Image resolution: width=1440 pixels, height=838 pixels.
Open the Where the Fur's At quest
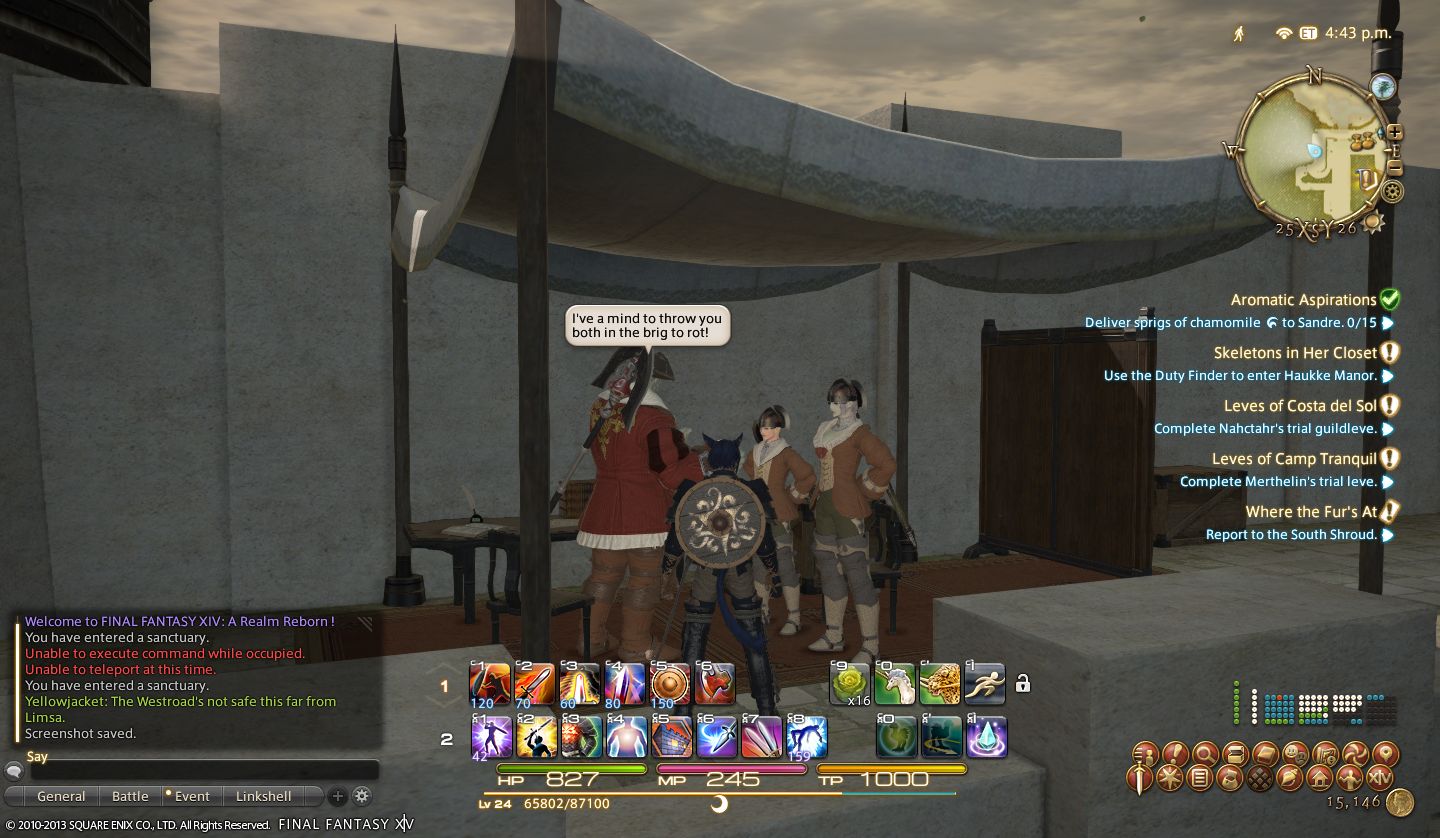click(x=1311, y=512)
